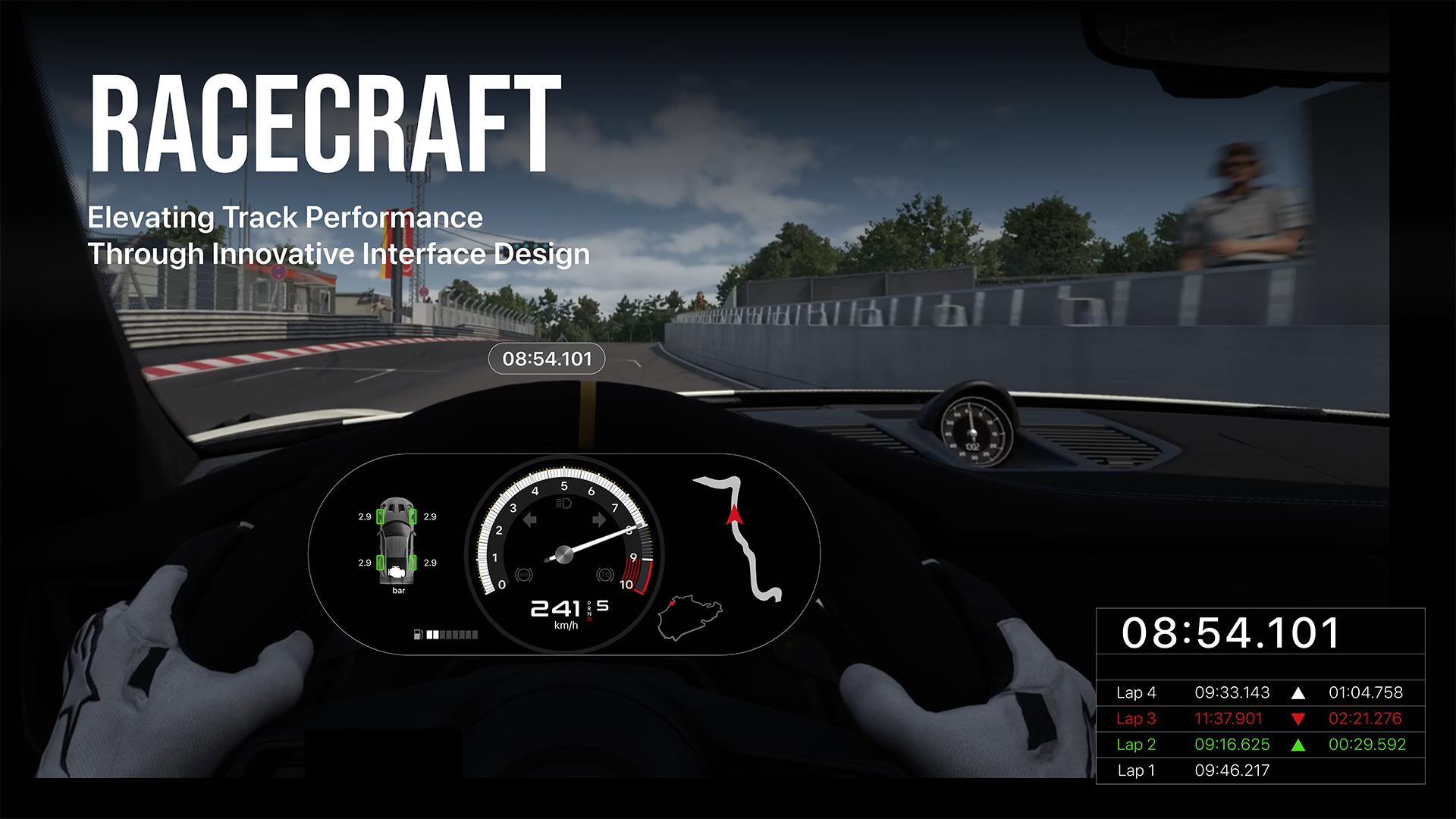Viewport: 1456px width, 819px height.
Task: Select the red Lap 3 row
Action: coord(1260,718)
